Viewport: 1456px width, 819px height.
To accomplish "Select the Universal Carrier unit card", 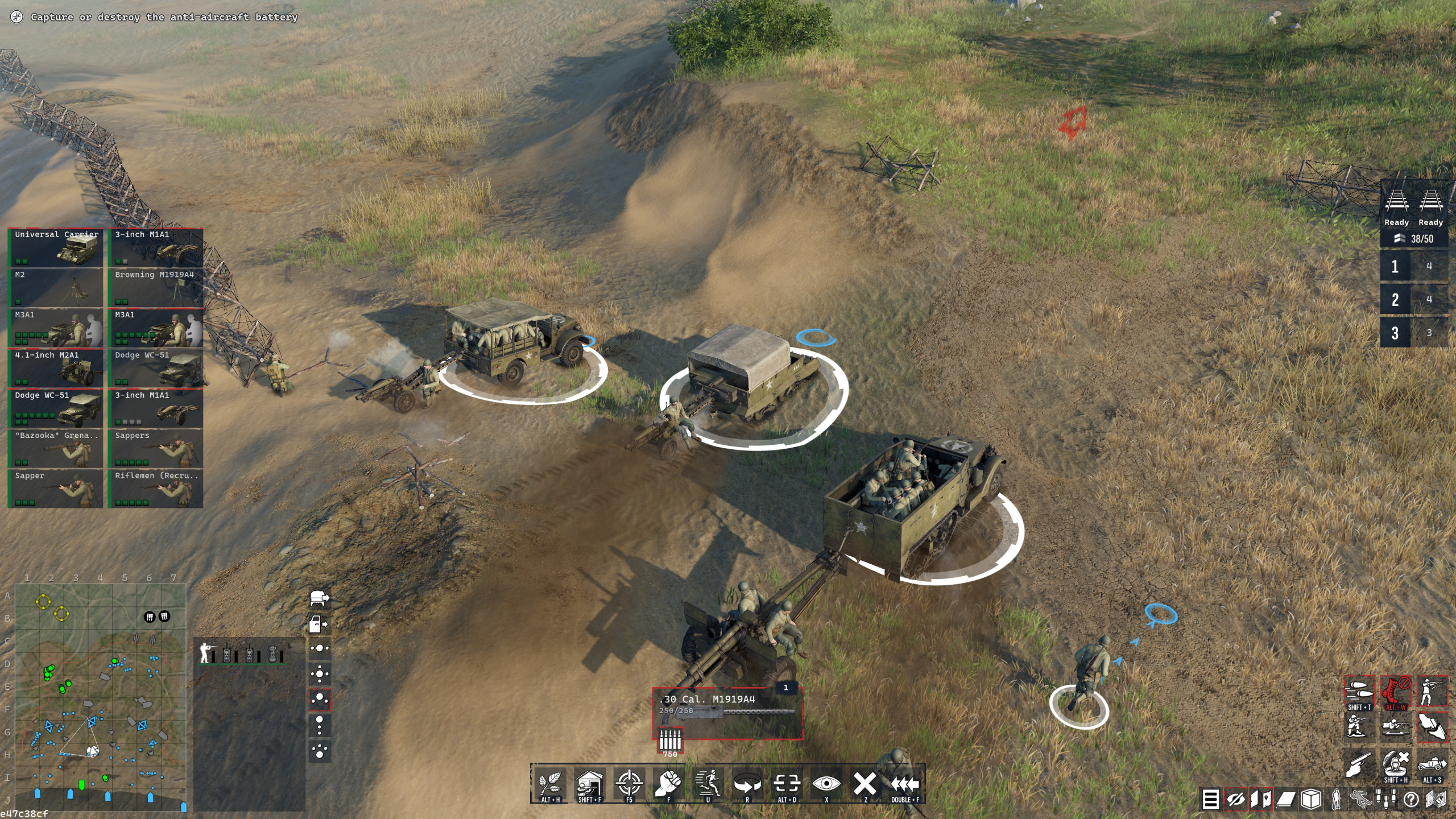I will pyautogui.click(x=56, y=248).
